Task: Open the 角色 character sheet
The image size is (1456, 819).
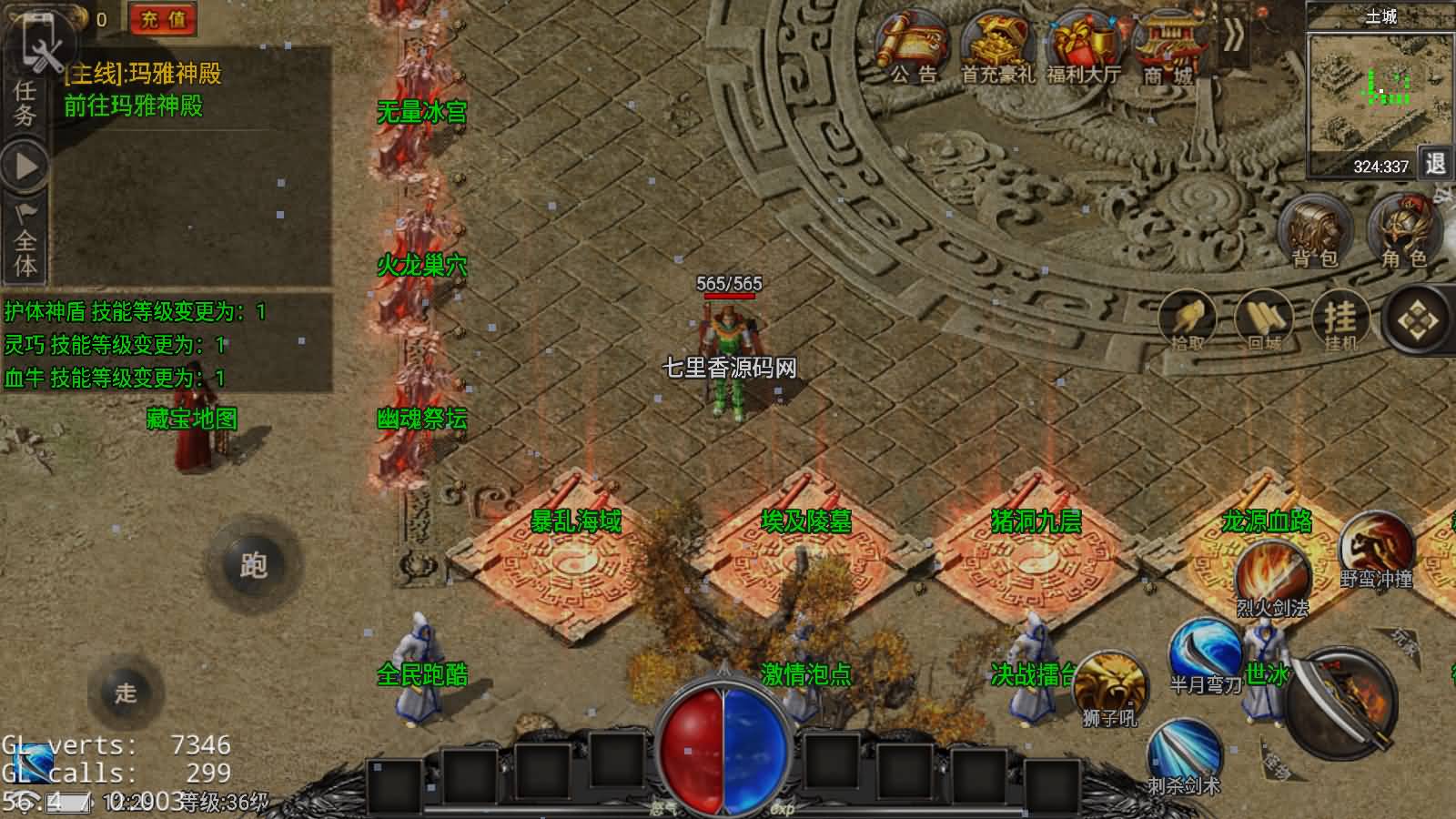Action: pyautogui.click(x=1404, y=230)
